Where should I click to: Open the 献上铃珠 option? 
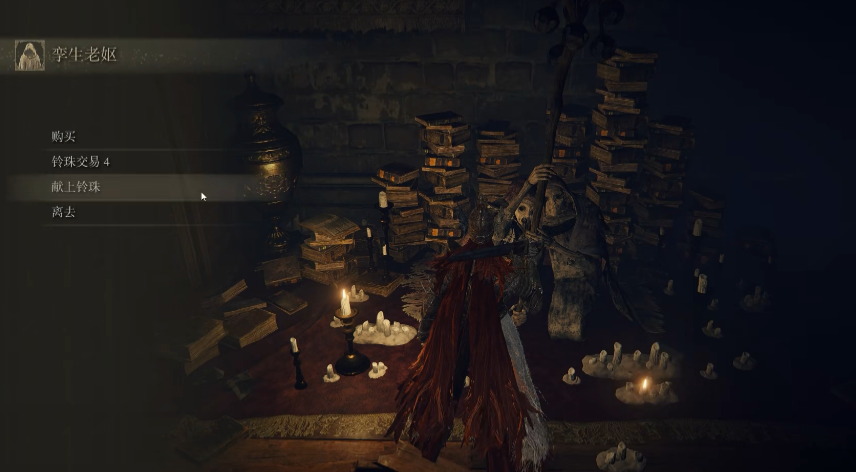click(76, 187)
